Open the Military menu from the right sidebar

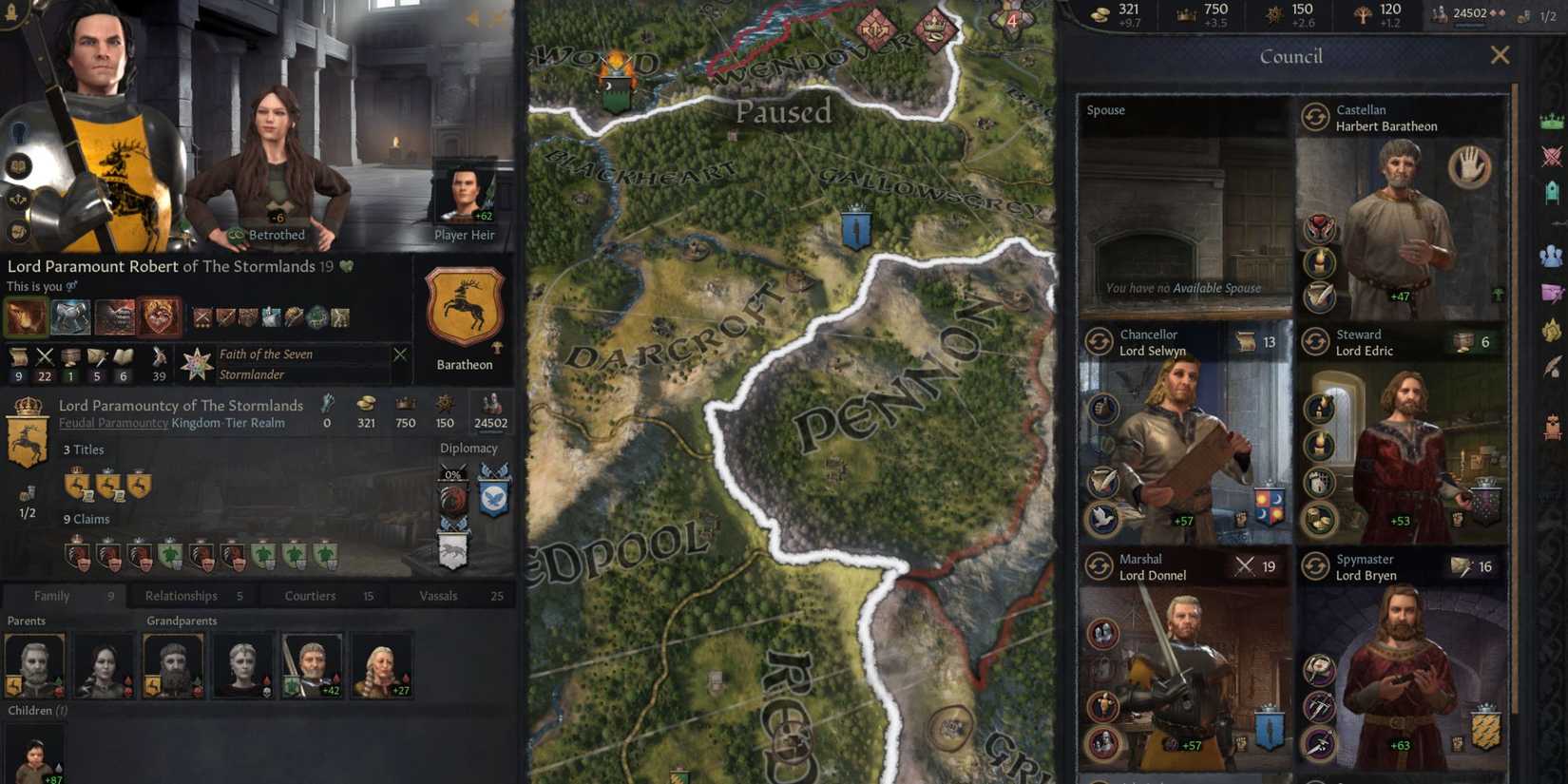click(x=1552, y=153)
